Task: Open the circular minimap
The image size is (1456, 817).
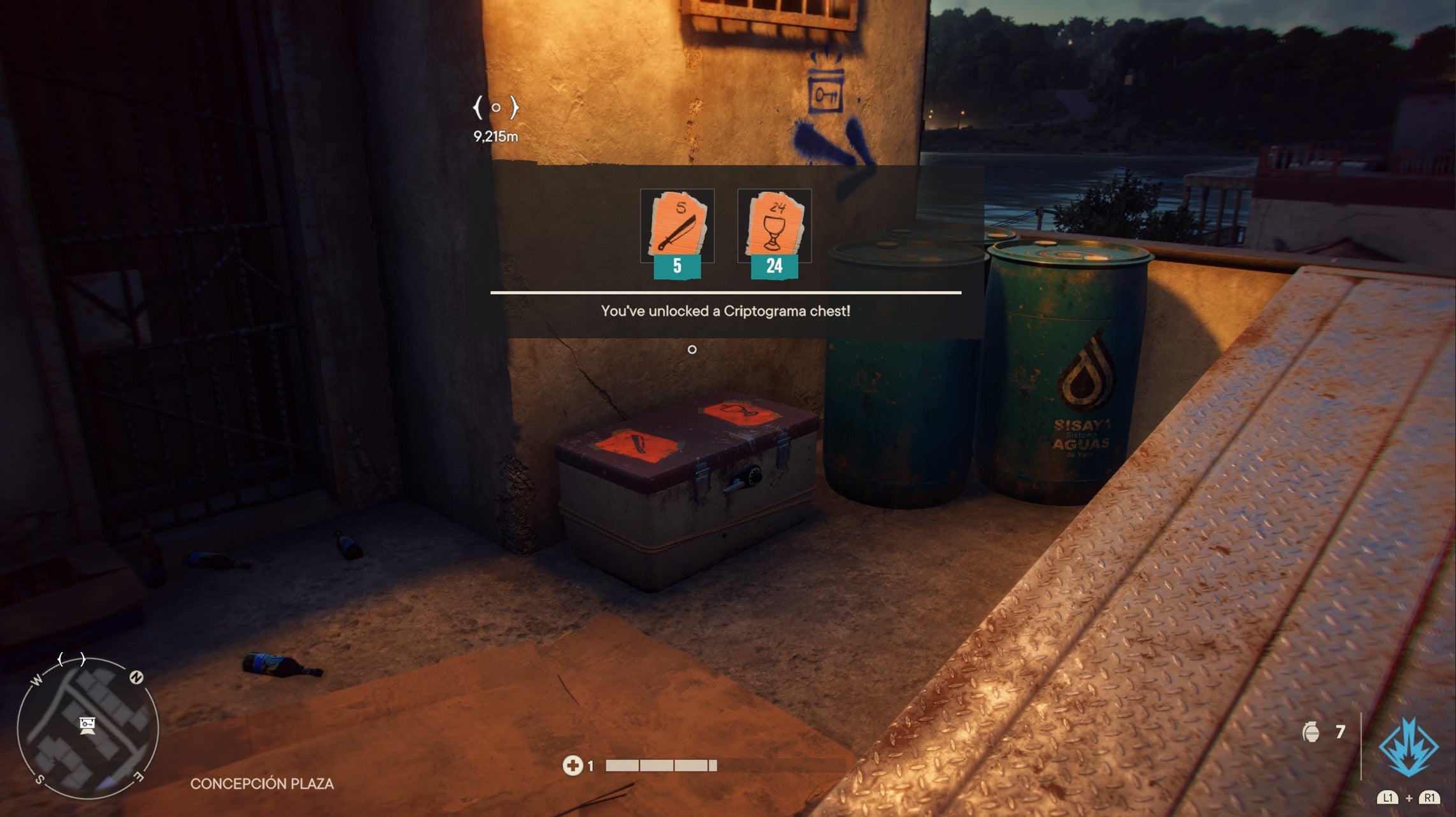Action: 87,728
